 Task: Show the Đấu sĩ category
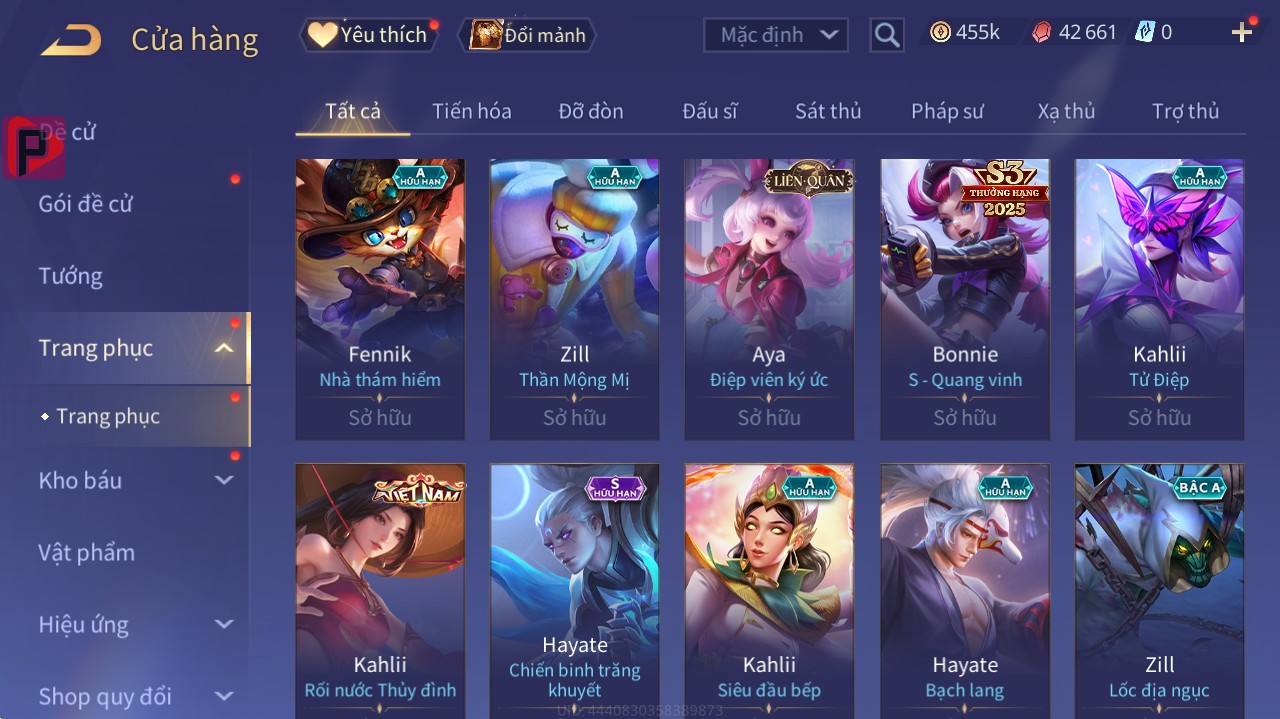(x=709, y=111)
